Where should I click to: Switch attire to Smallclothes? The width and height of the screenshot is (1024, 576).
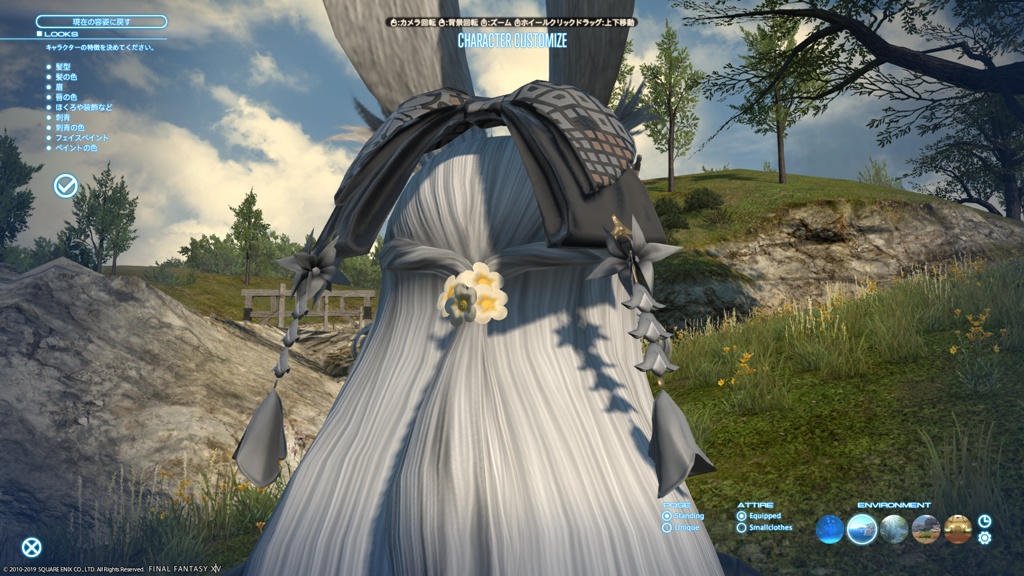tap(741, 527)
